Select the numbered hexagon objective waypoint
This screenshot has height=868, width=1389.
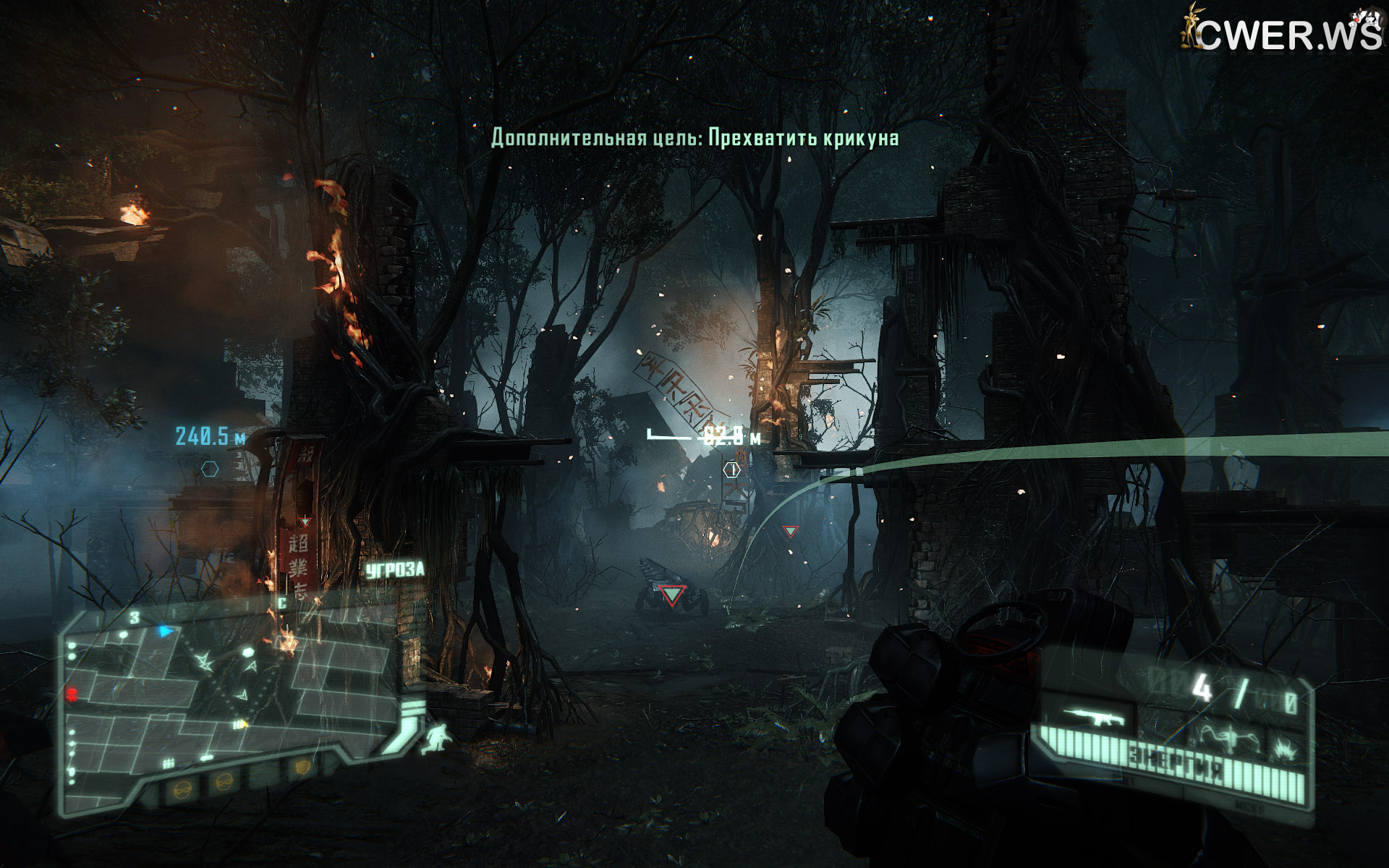pyautogui.click(x=732, y=470)
